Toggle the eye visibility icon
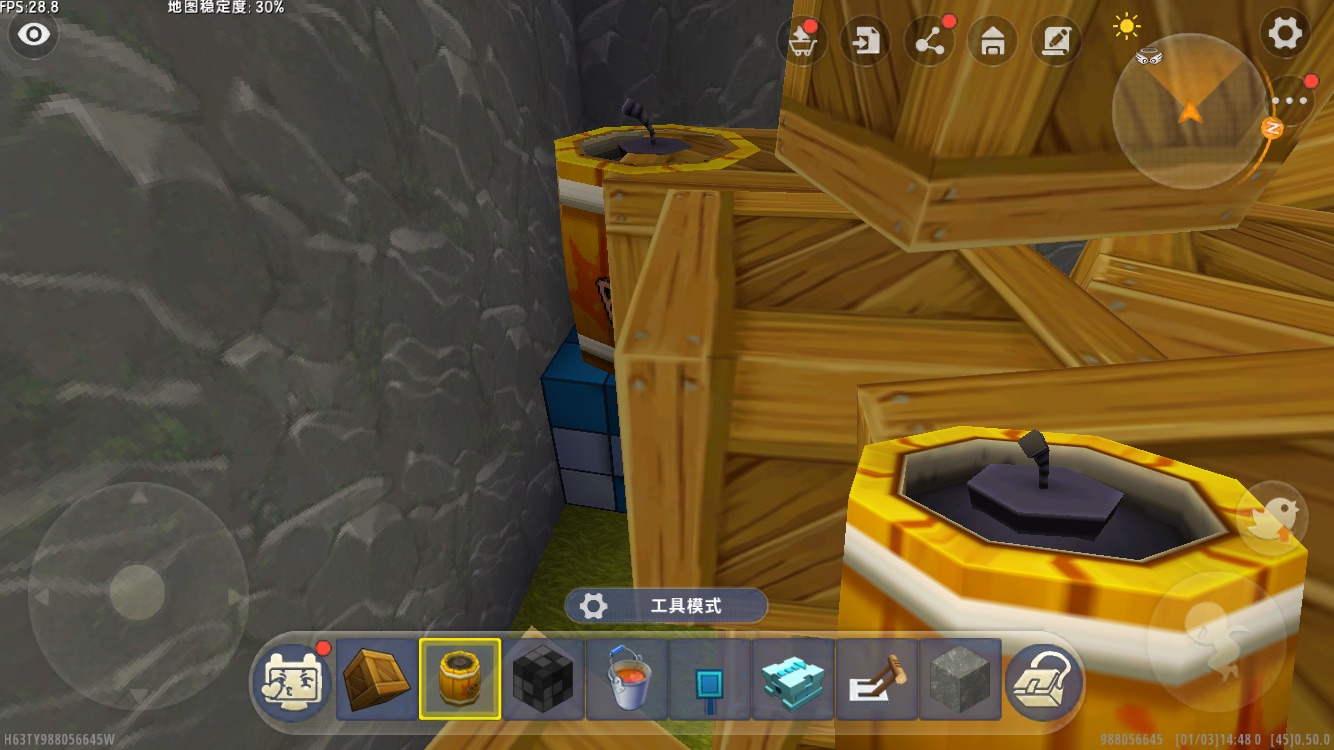The width and height of the screenshot is (1334, 750). [34, 35]
